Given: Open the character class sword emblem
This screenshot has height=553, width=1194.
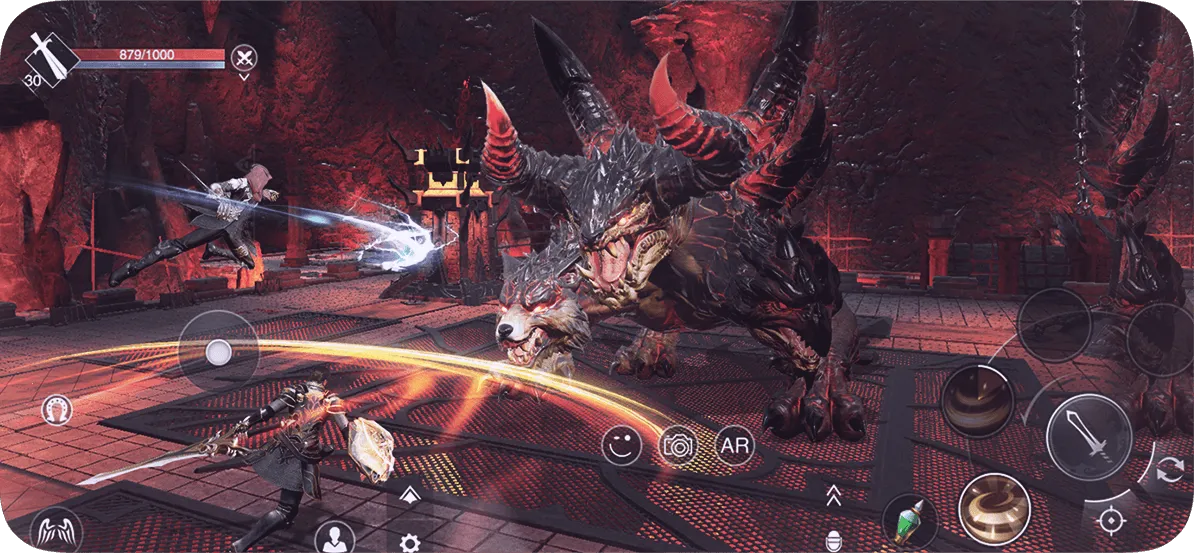Looking at the screenshot, I should 52,57.
